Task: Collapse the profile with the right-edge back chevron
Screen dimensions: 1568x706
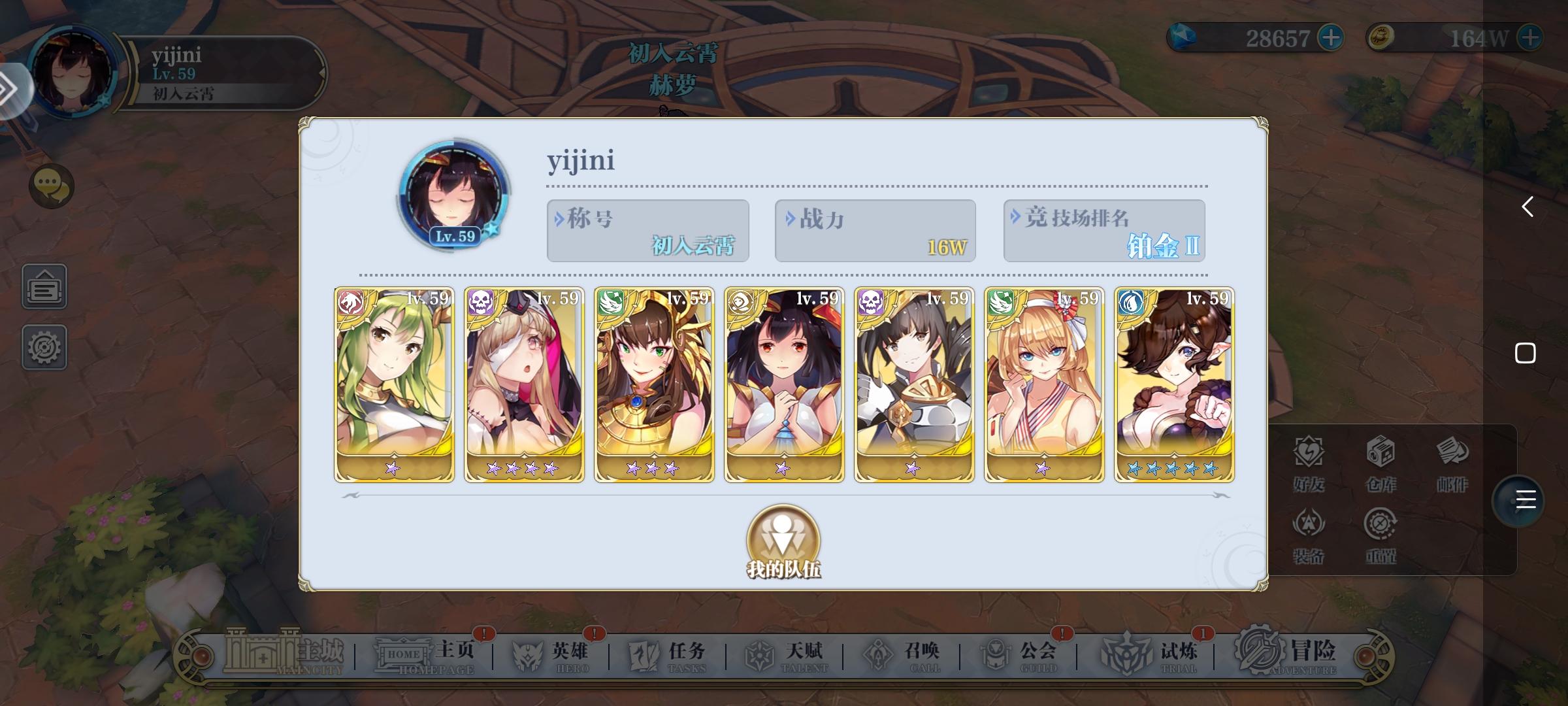Action: 1529,207
